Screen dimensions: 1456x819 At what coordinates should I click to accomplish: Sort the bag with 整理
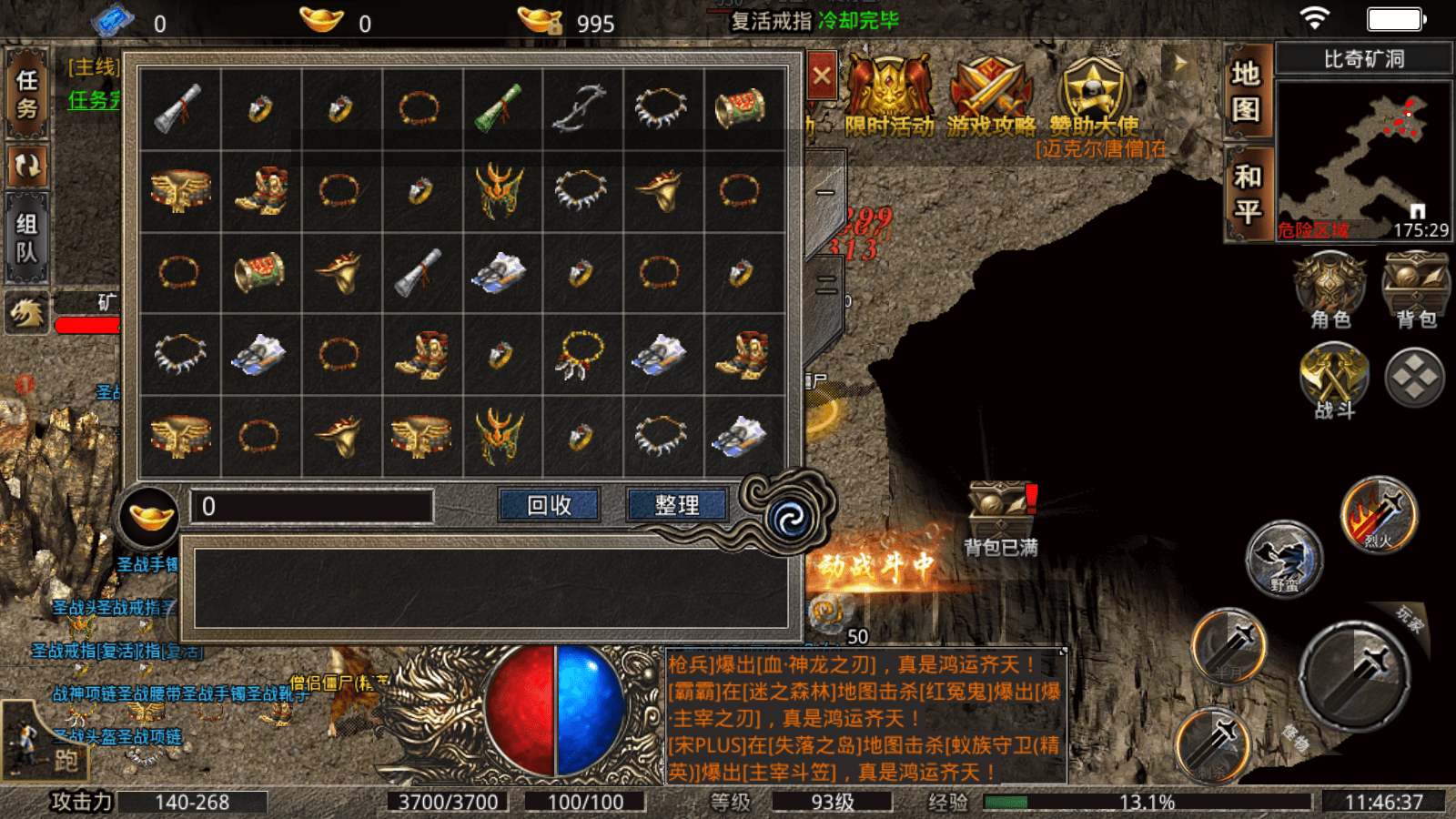point(677,505)
